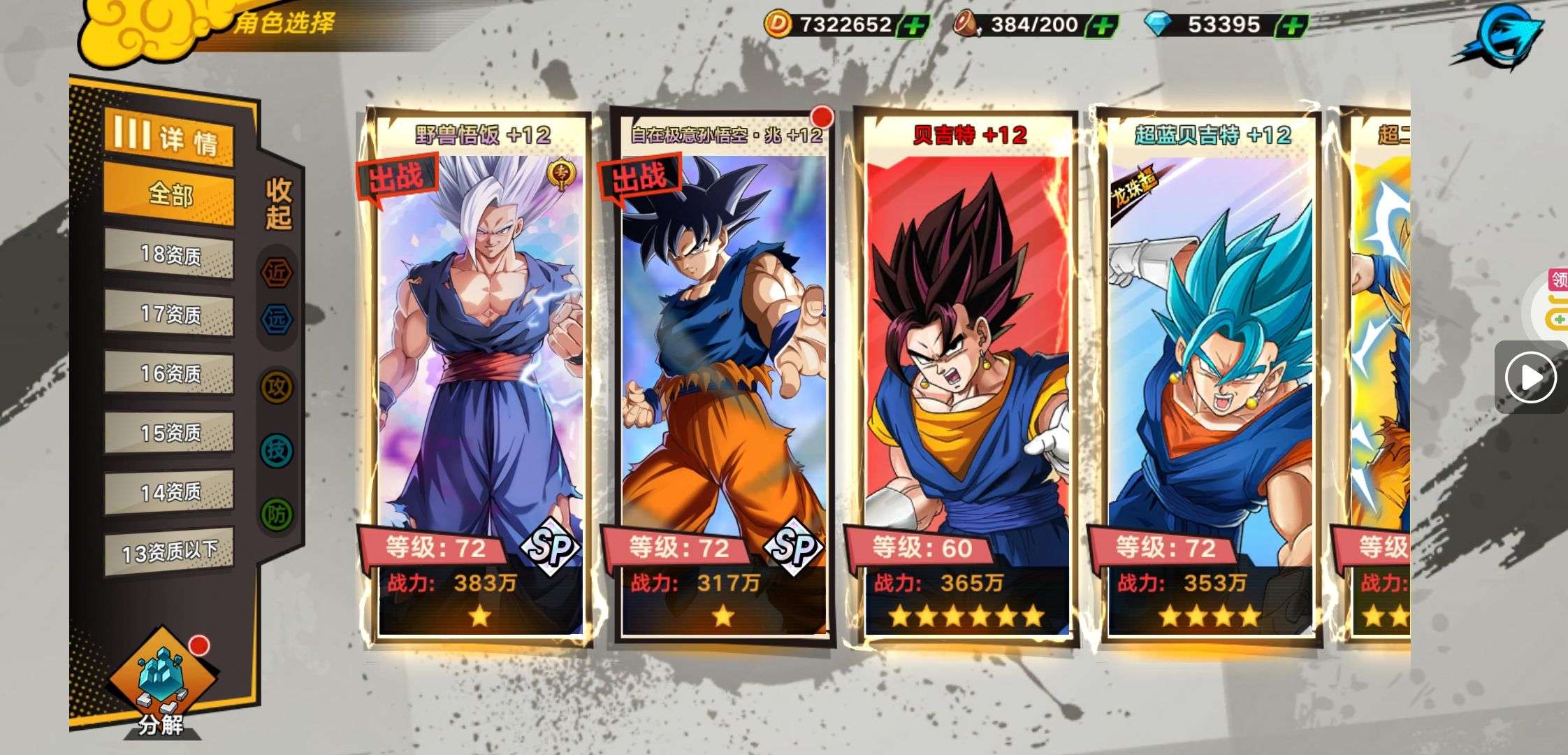This screenshot has height=755, width=1568.
Task: Filter characters by 18资质
Action: 169,254
